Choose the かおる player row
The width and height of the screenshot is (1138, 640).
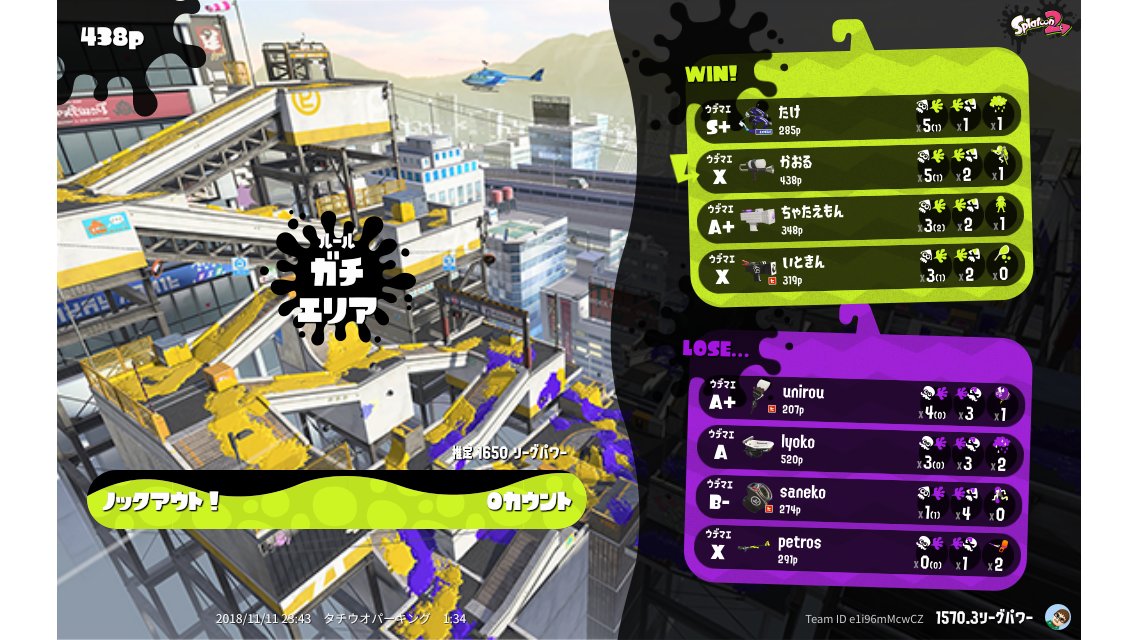point(858,167)
